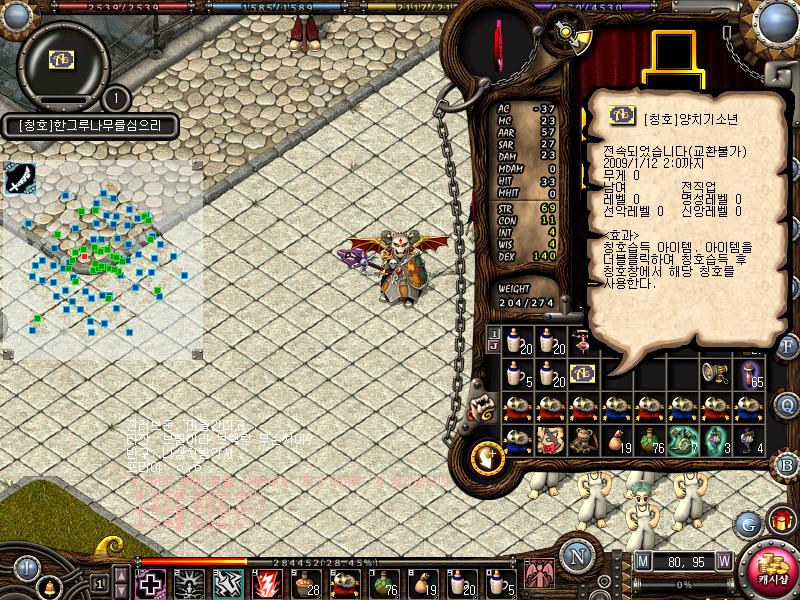Click the W button beside coordinates

point(723,560)
